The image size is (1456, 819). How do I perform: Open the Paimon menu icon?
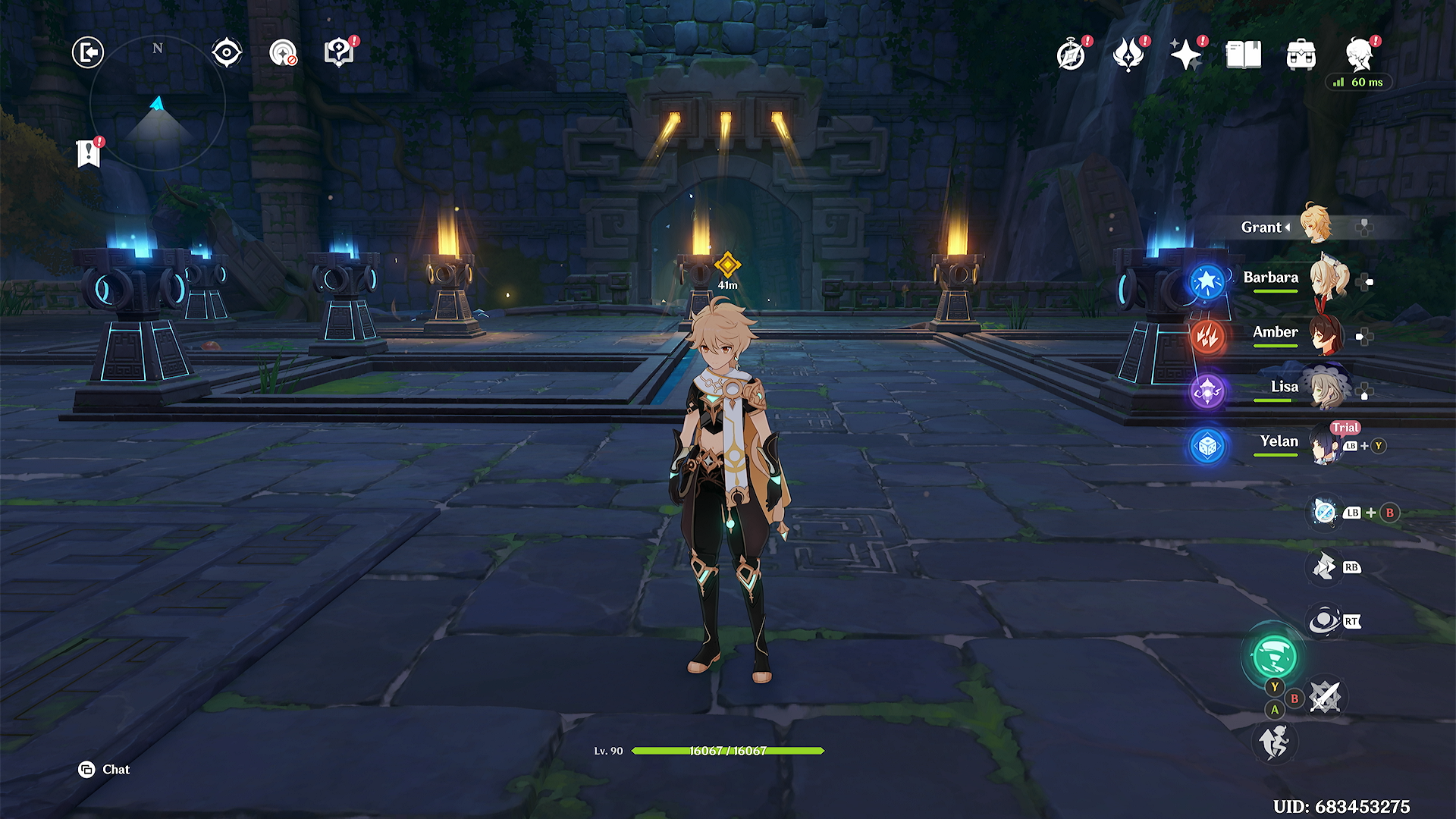tap(1360, 55)
